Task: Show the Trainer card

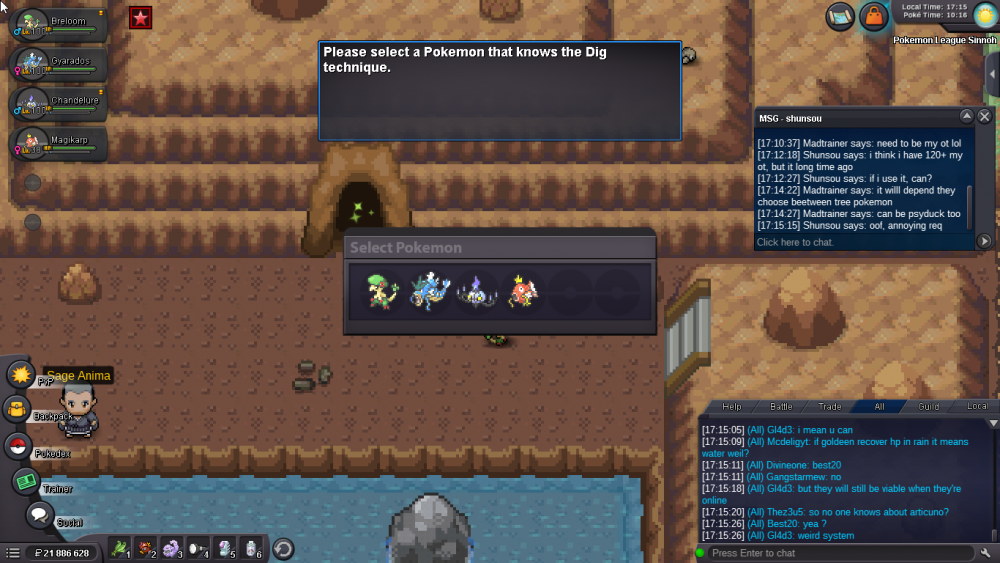Action: tap(26, 481)
